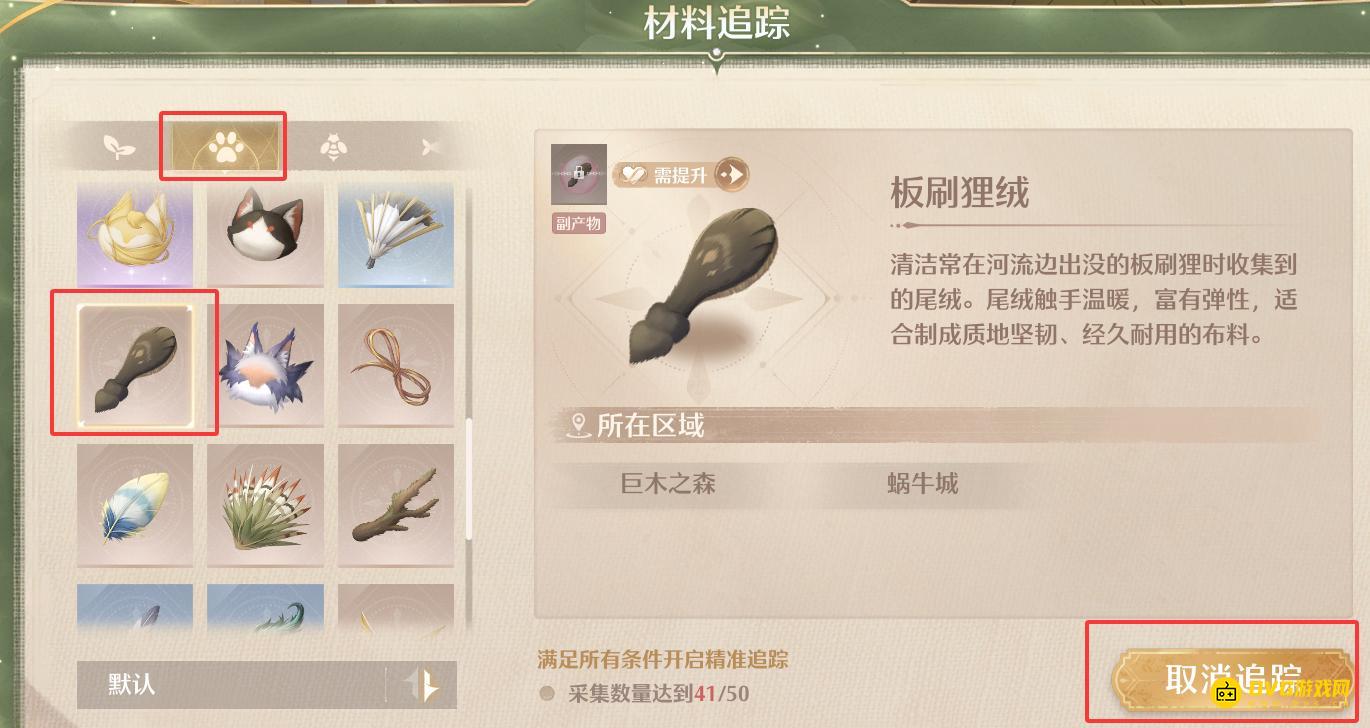Select the golden nest material thumbnail
Screen dimensions: 1370x728
point(134,234)
